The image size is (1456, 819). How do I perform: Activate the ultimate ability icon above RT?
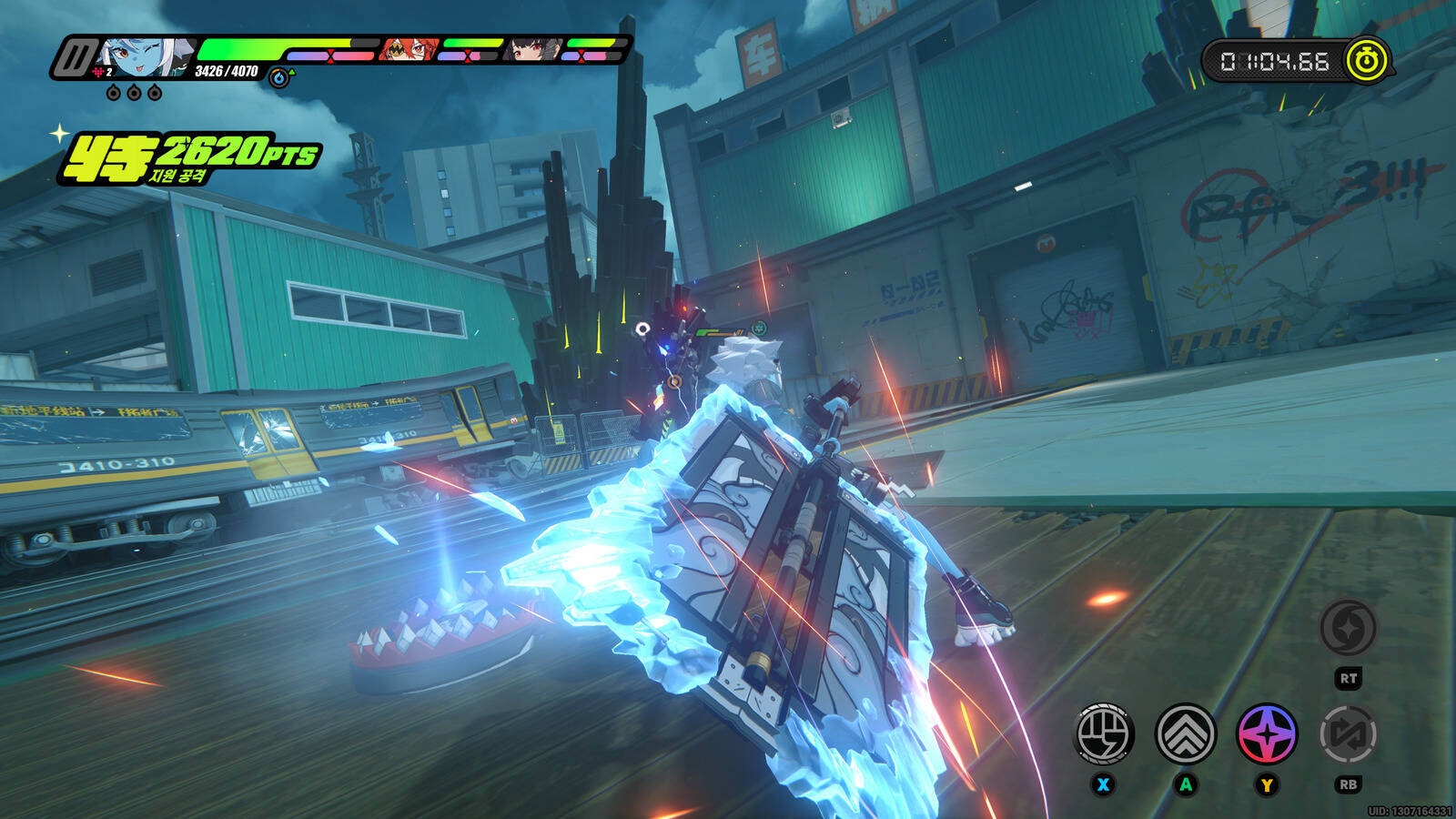click(x=1348, y=628)
